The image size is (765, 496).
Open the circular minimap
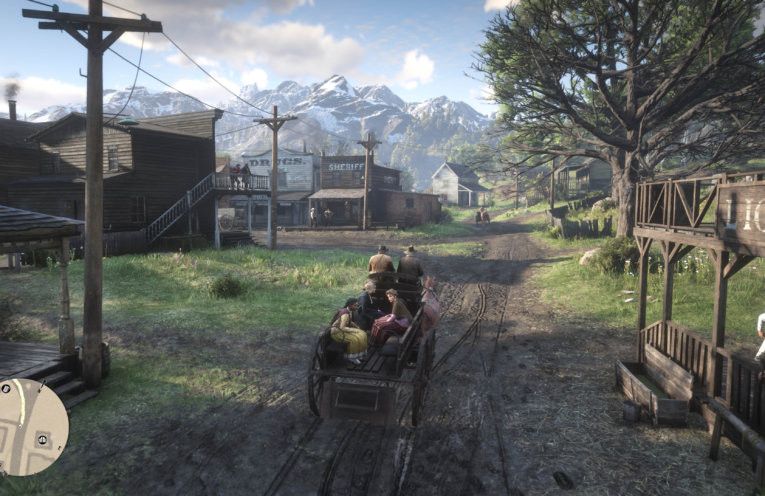32,426
